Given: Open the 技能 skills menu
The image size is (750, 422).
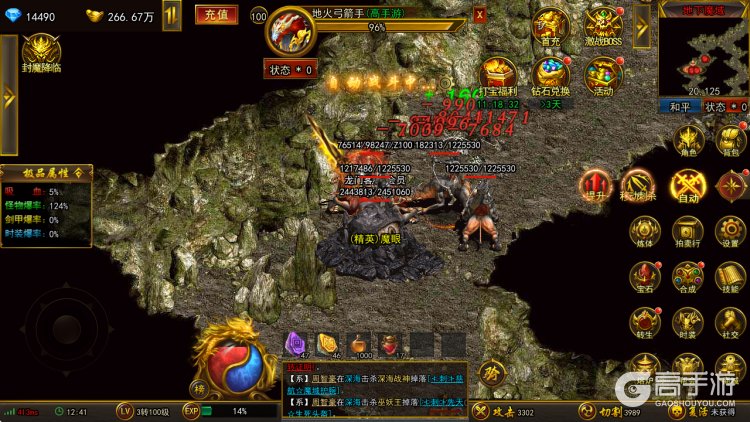Looking at the screenshot, I should tap(731, 276).
